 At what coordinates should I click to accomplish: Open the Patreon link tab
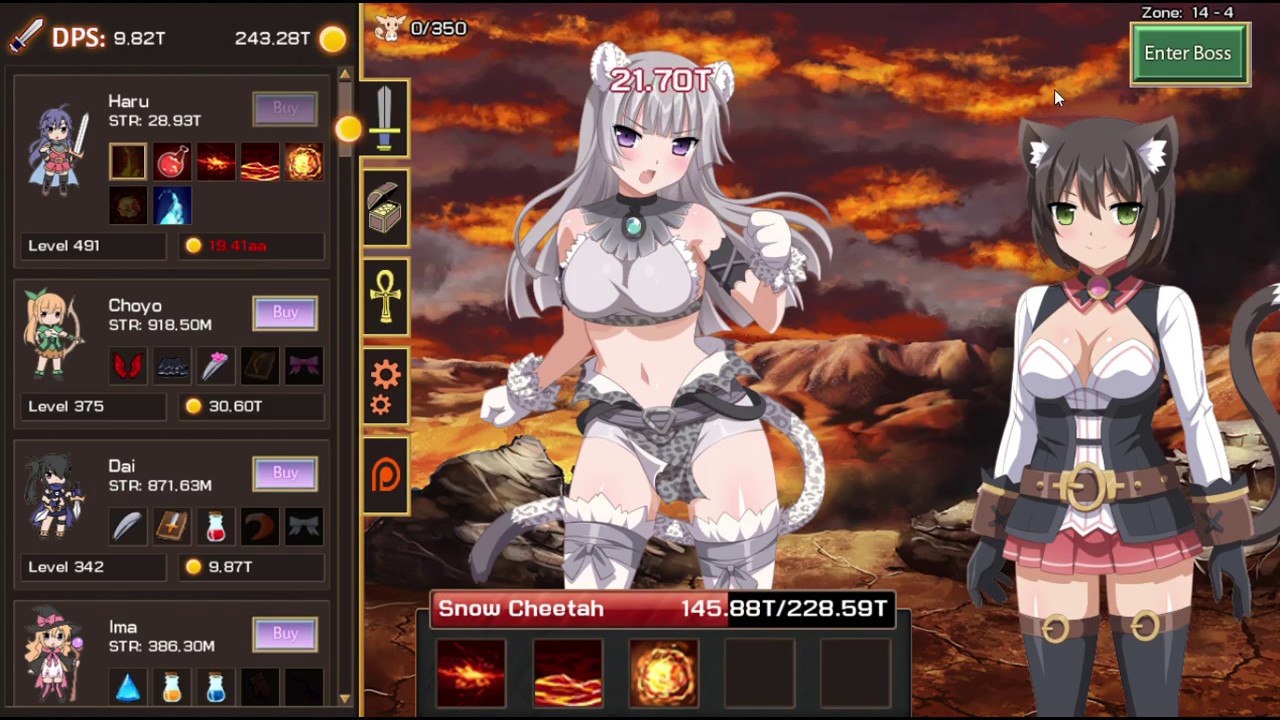tap(385, 475)
